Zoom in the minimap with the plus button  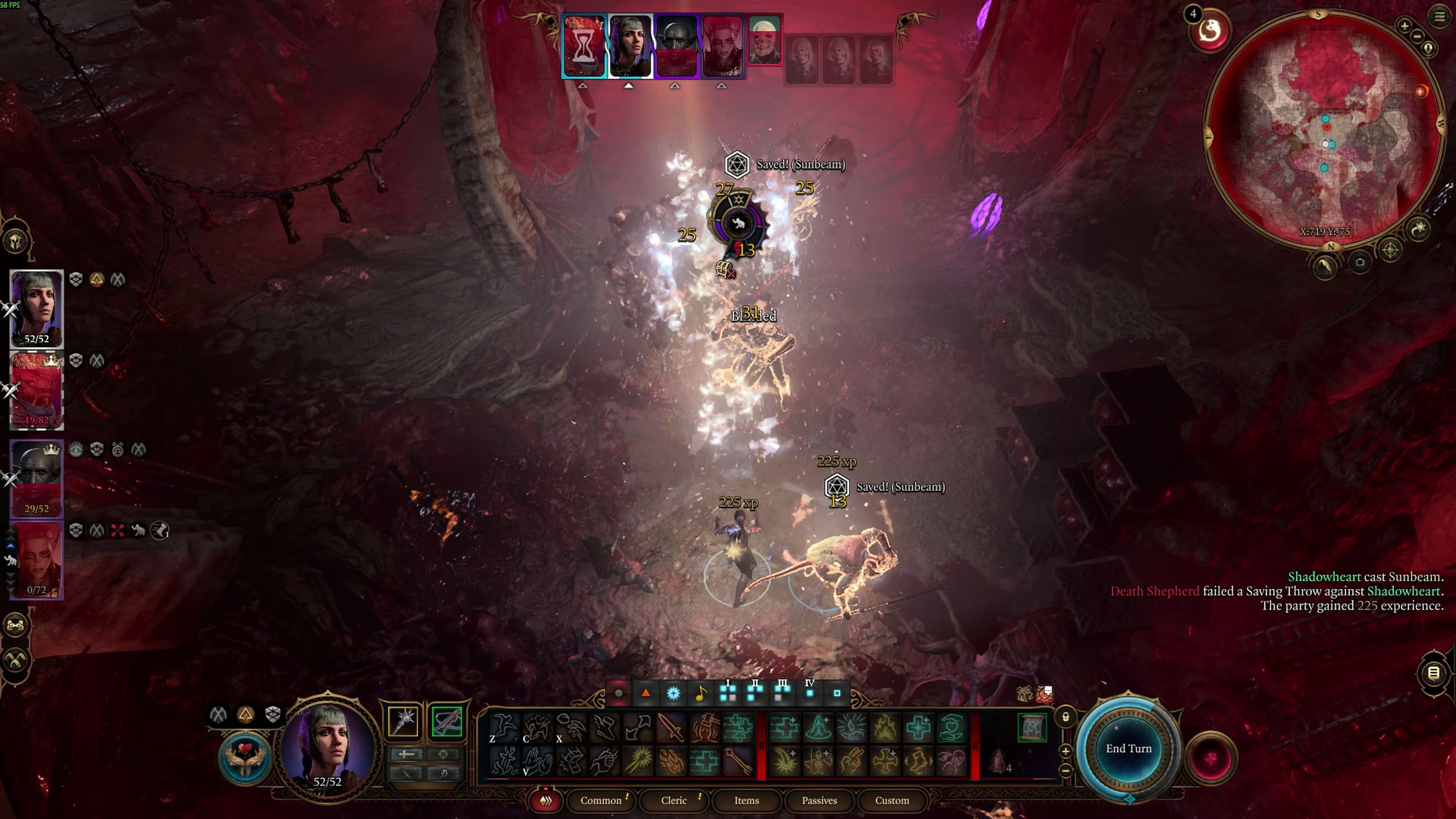[1404, 25]
